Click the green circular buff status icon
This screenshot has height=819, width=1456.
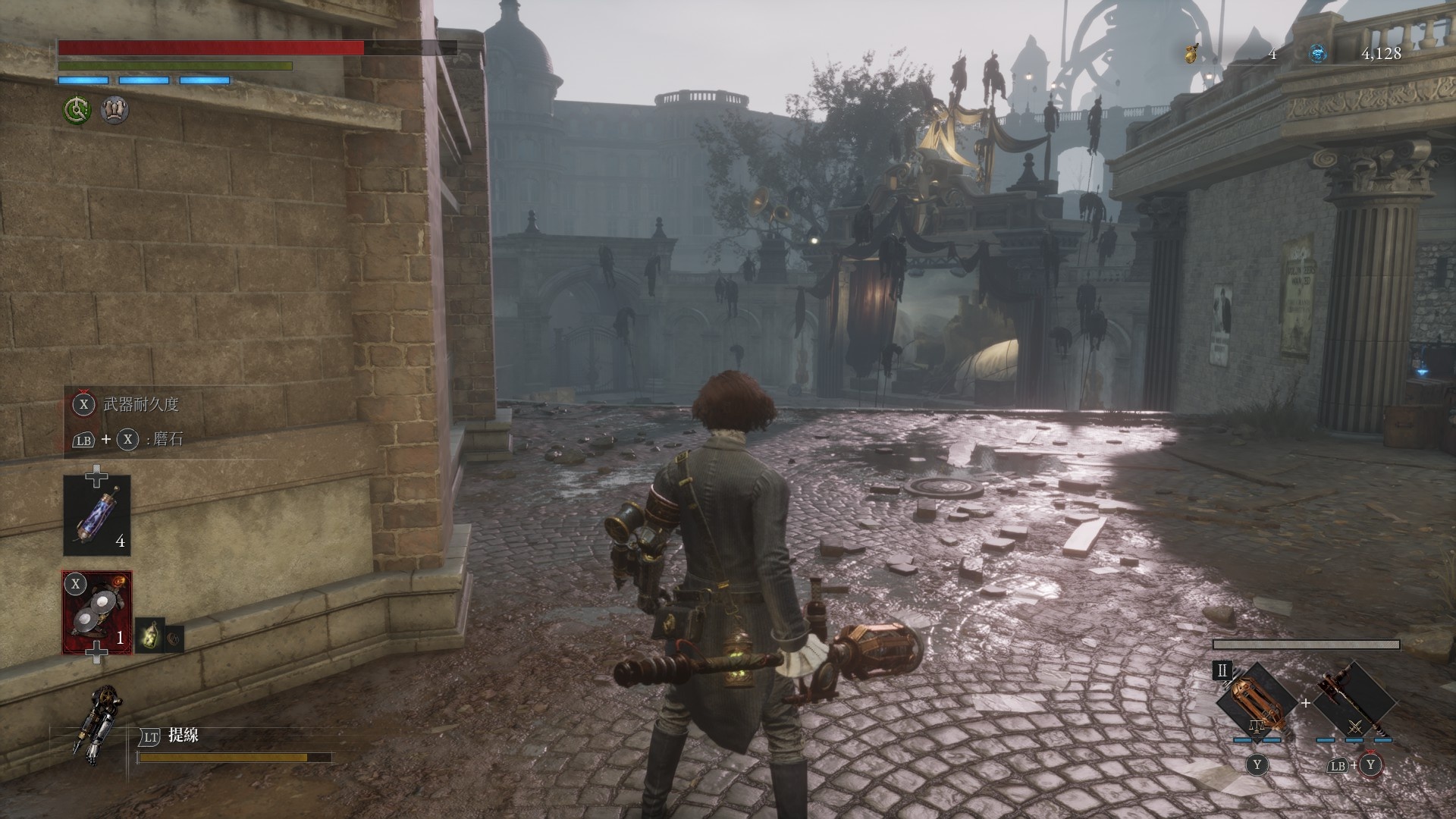pos(77,111)
